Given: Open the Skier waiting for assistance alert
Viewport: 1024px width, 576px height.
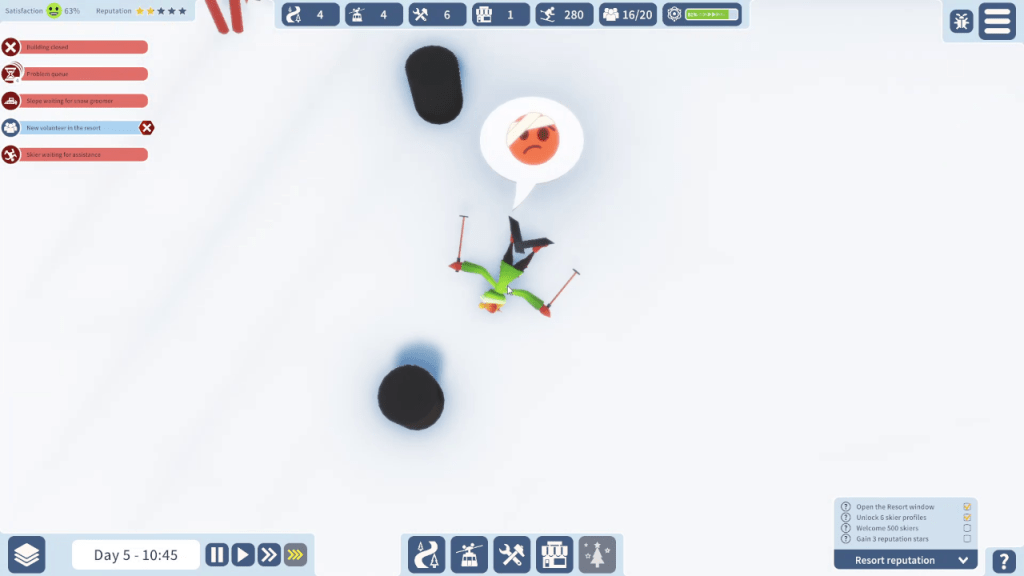Looking at the screenshot, I should click(83, 155).
